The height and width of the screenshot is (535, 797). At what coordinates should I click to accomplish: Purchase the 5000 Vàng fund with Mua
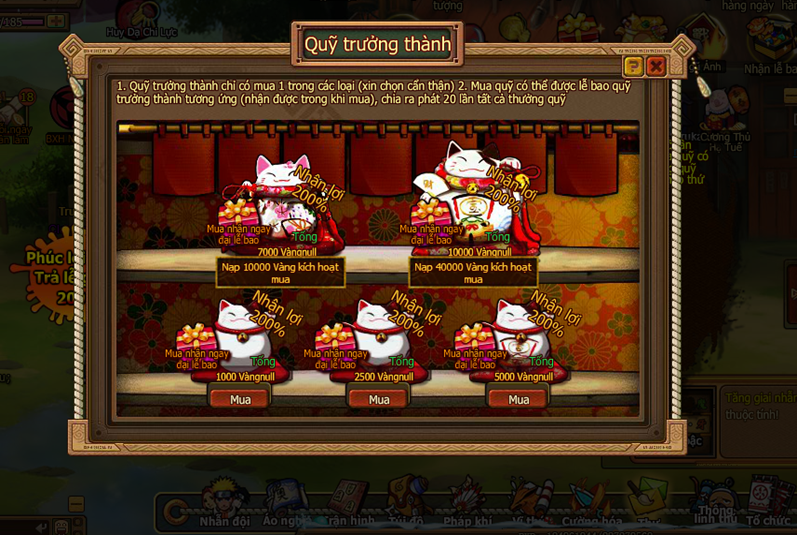click(518, 399)
